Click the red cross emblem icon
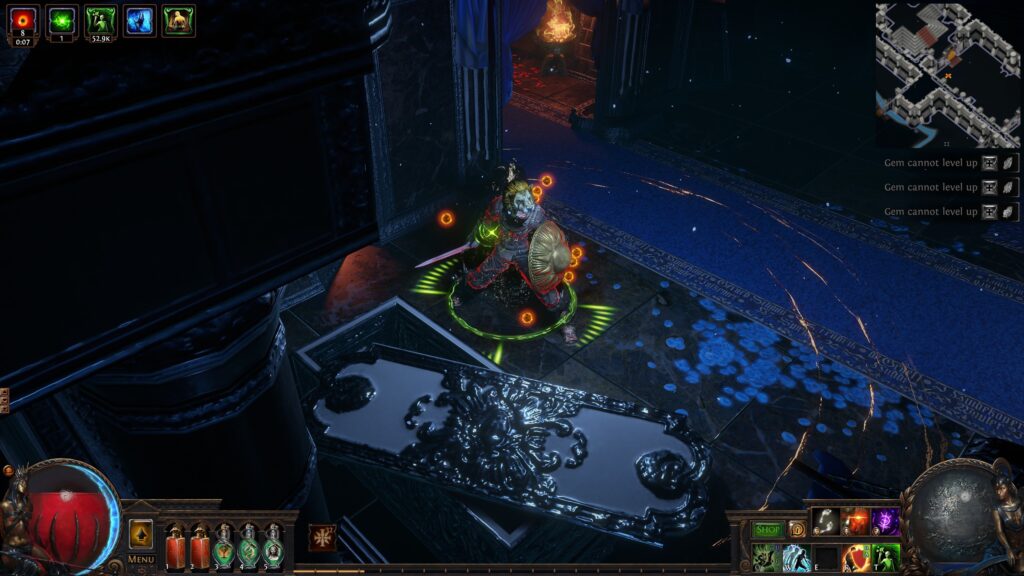1024x576 pixels. click(322, 537)
